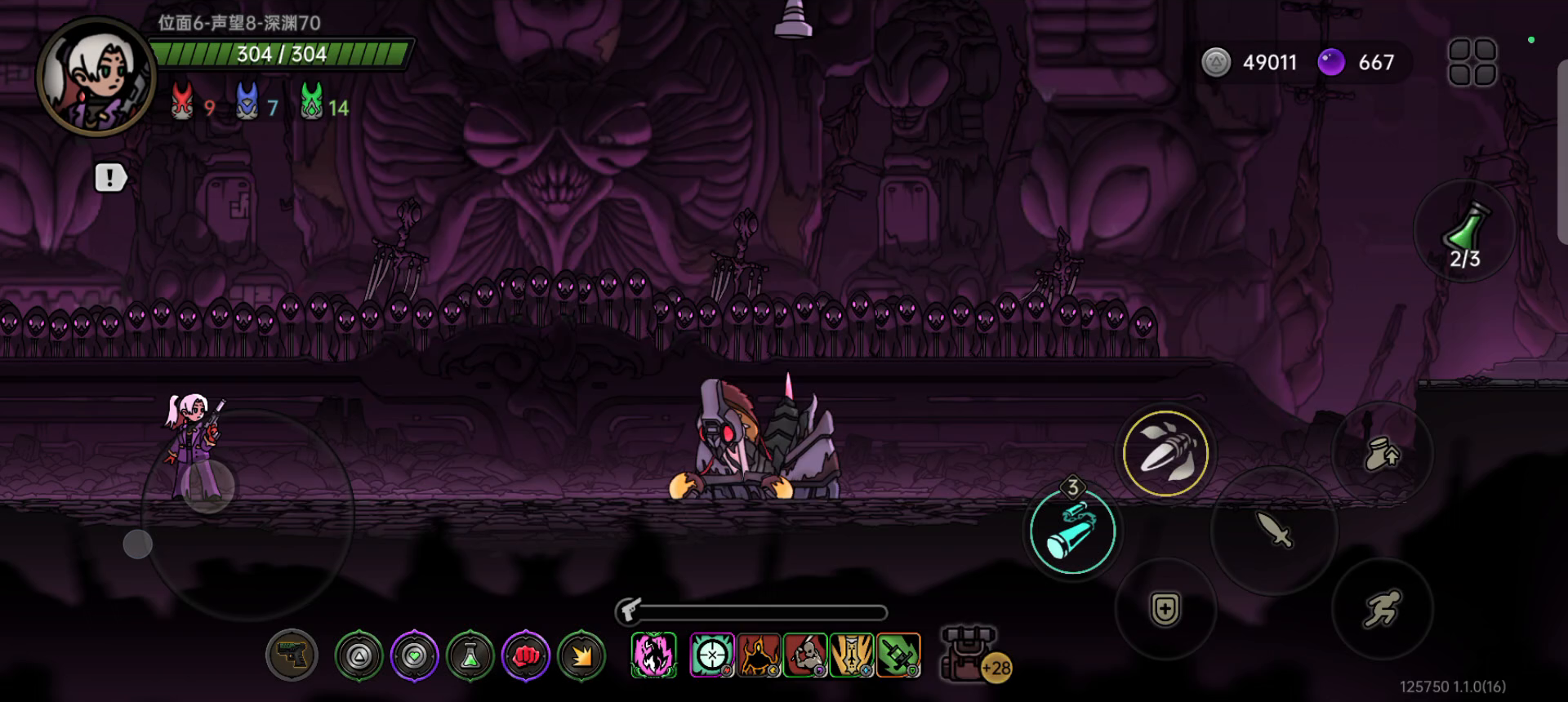
Task: Jump using the boot button
Action: point(1382,454)
